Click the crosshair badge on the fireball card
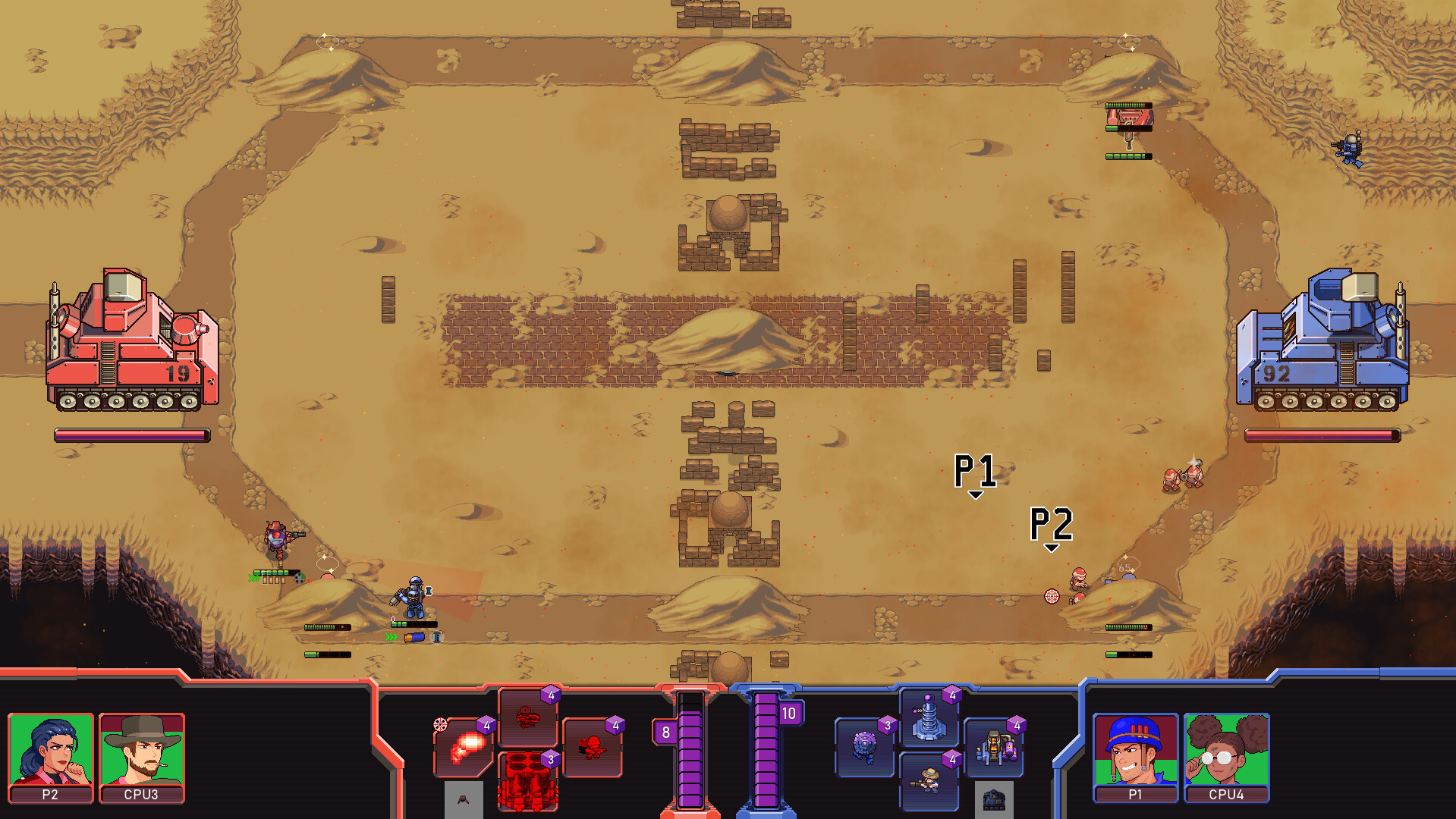The image size is (1456, 819). pos(440,723)
